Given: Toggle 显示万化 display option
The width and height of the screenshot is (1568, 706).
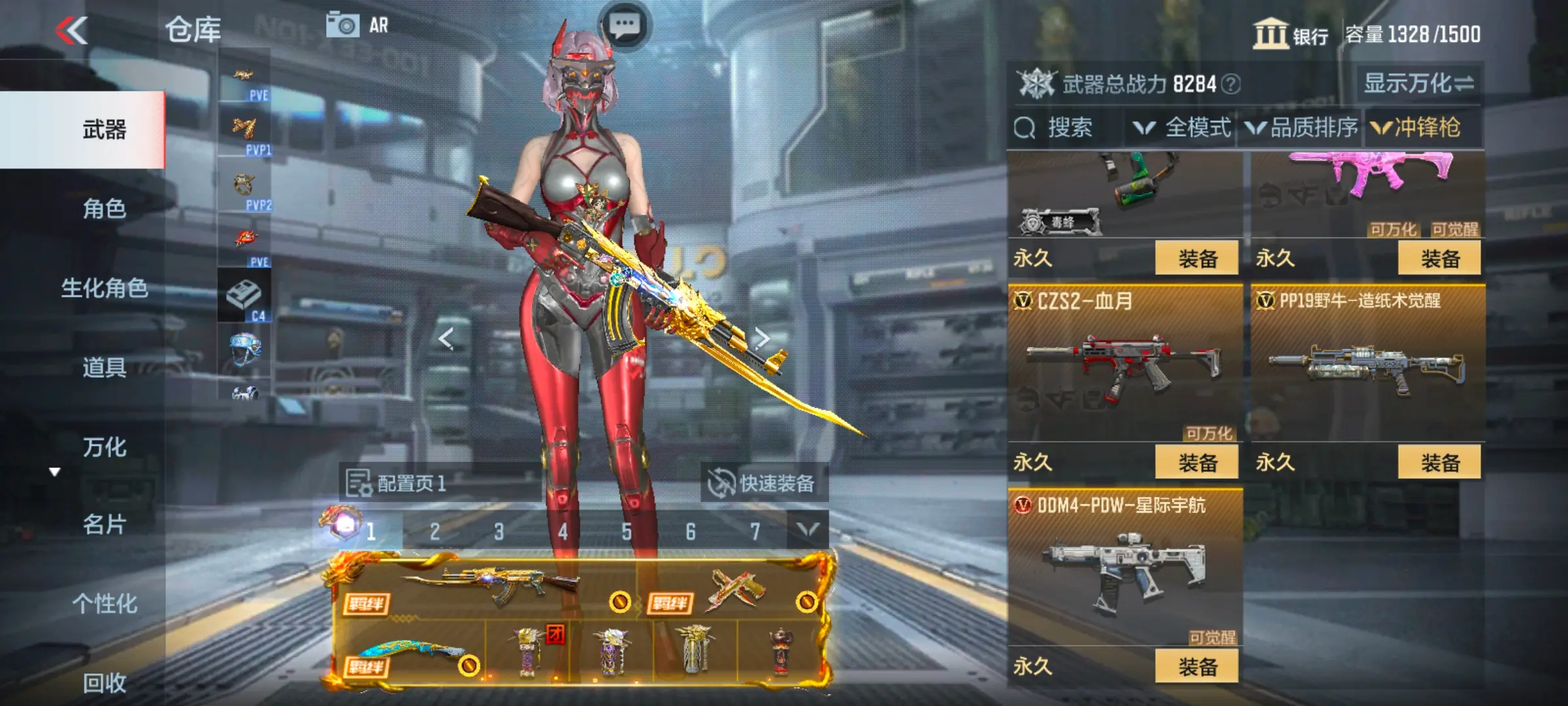Looking at the screenshot, I should point(1418,84).
